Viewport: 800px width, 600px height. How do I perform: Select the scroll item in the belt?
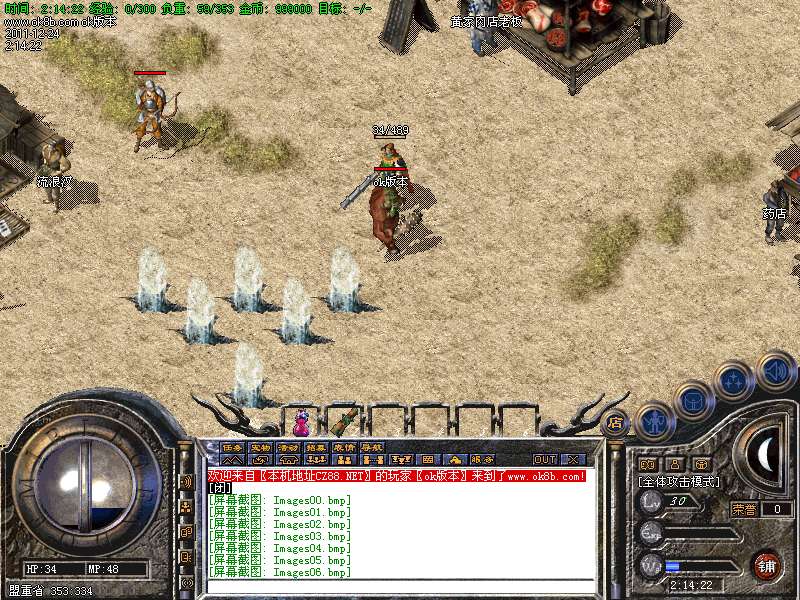click(346, 419)
